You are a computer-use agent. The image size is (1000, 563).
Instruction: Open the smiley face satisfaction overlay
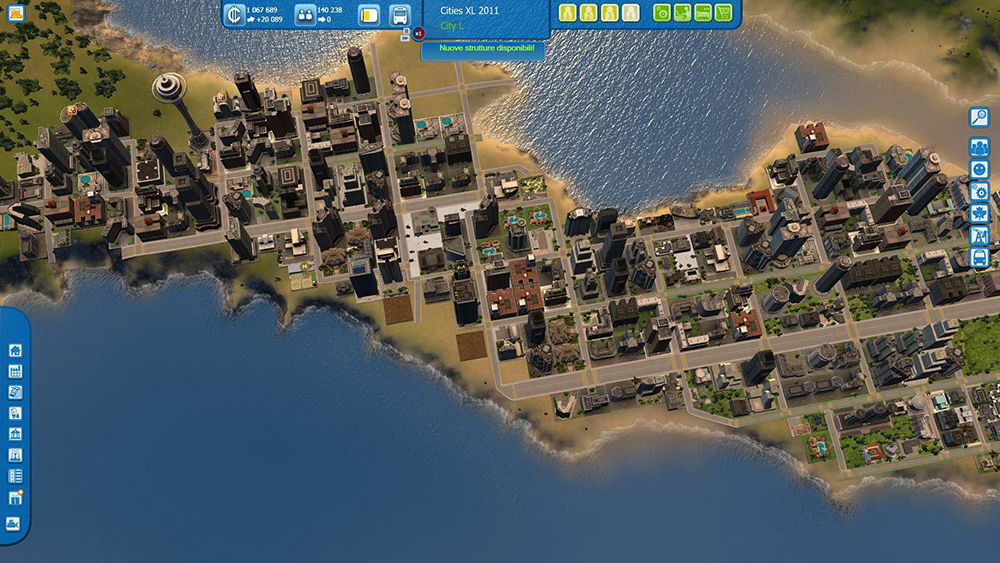(x=979, y=170)
